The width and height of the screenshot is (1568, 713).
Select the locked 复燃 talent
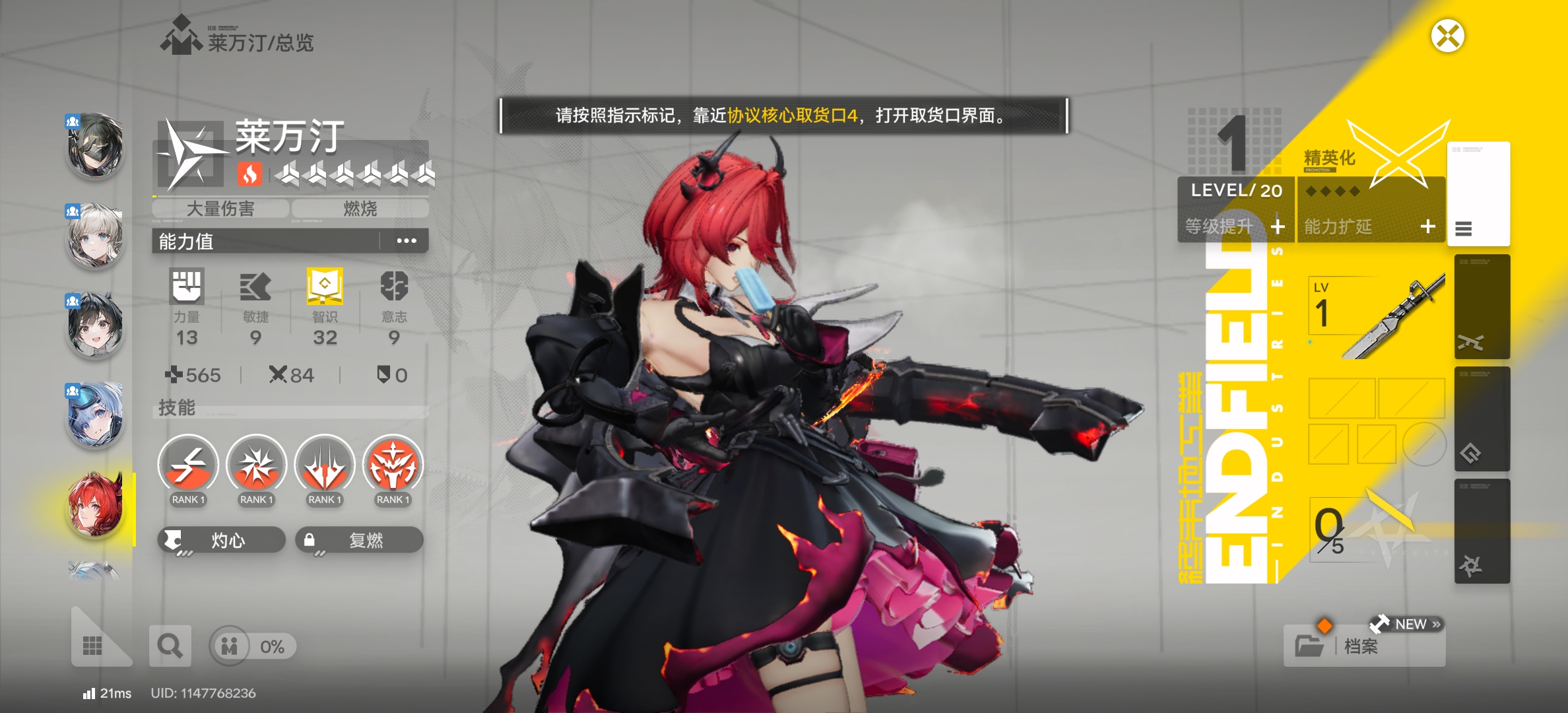[x=358, y=540]
